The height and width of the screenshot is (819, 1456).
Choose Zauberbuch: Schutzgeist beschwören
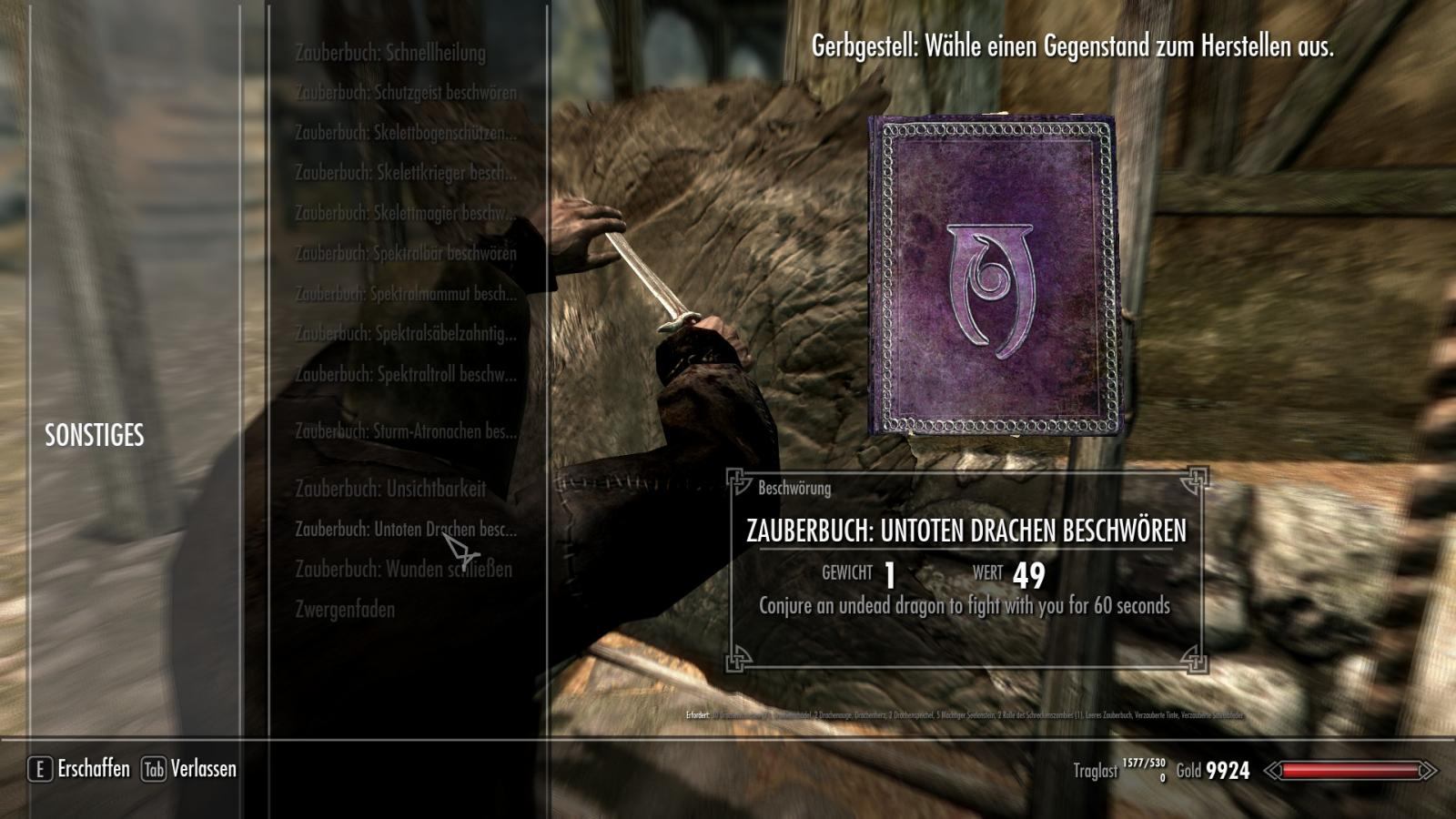405,93
